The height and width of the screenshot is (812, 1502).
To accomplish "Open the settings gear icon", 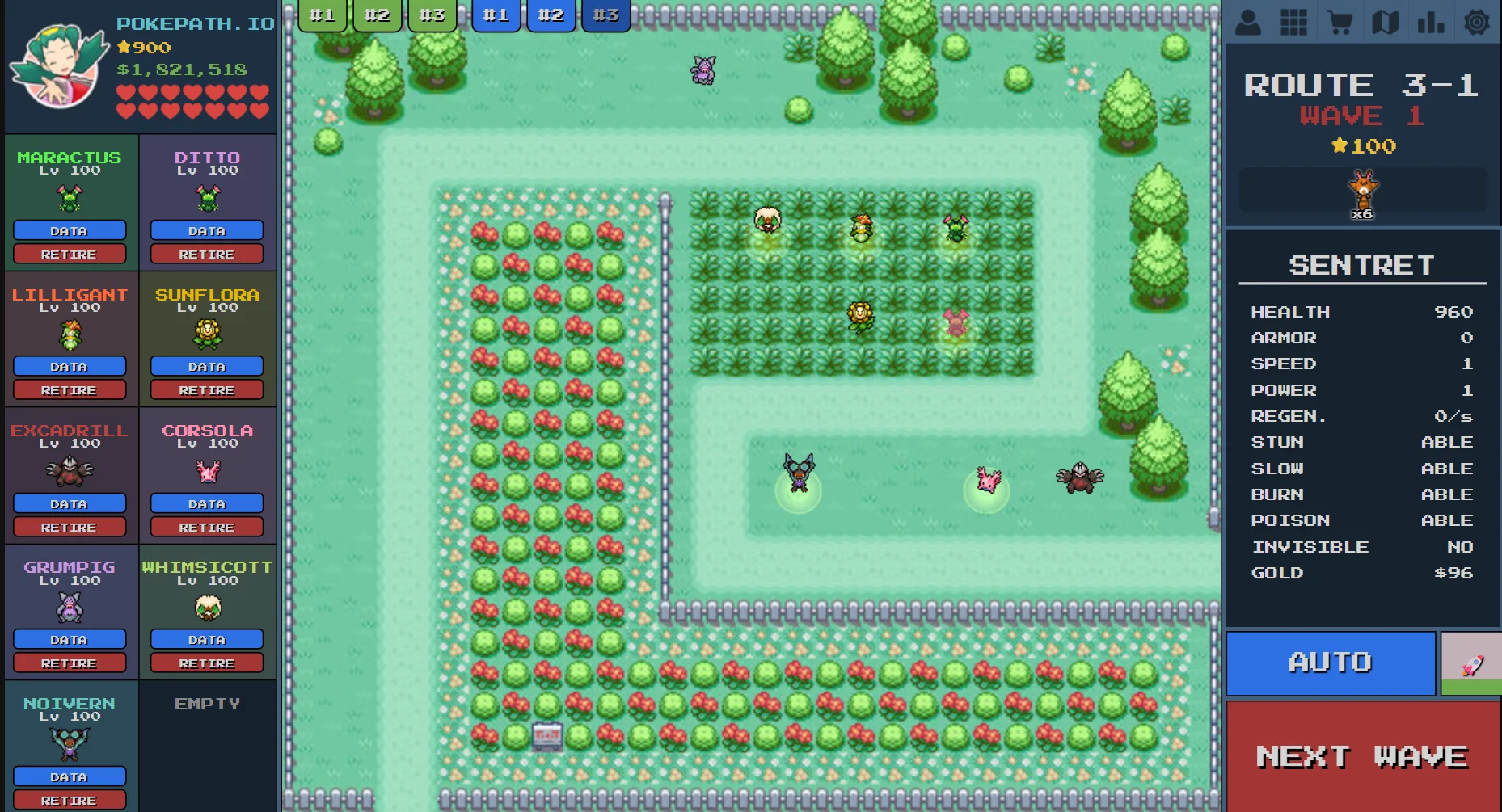I will 1478,22.
